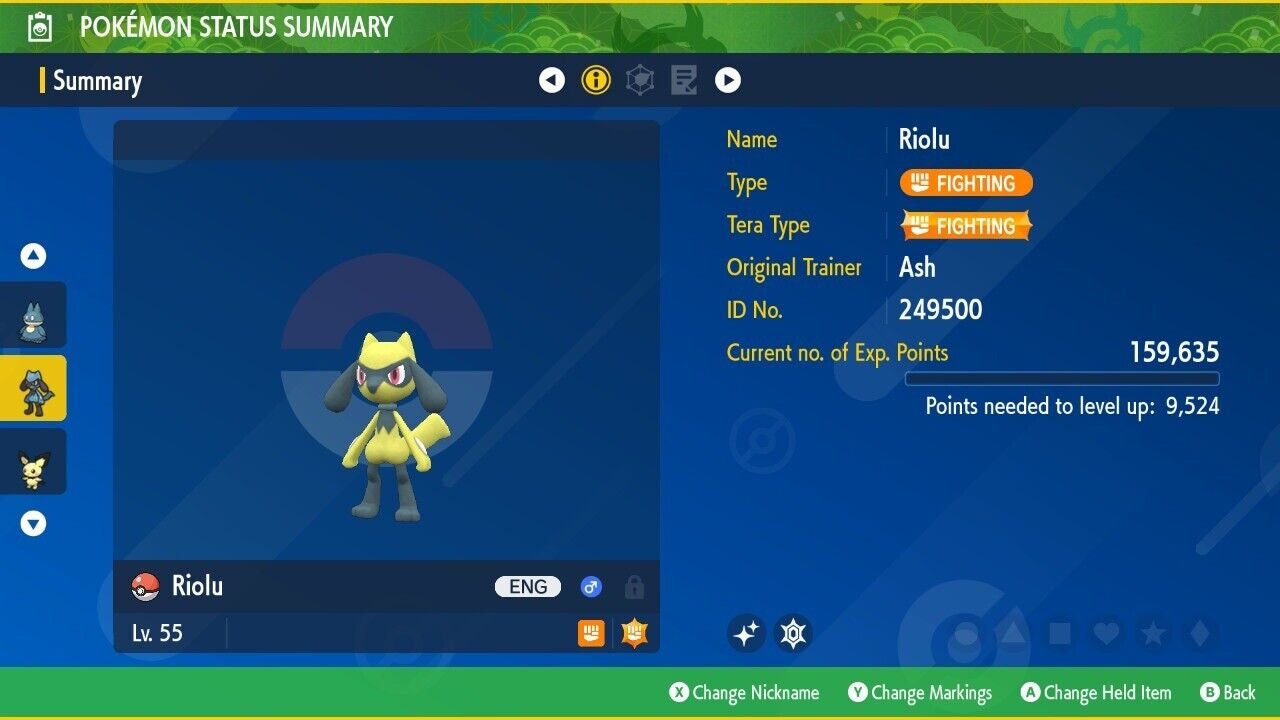Click the male gender symbol near ENG tag
Screen dimensions: 1280x720
click(591, 587)
